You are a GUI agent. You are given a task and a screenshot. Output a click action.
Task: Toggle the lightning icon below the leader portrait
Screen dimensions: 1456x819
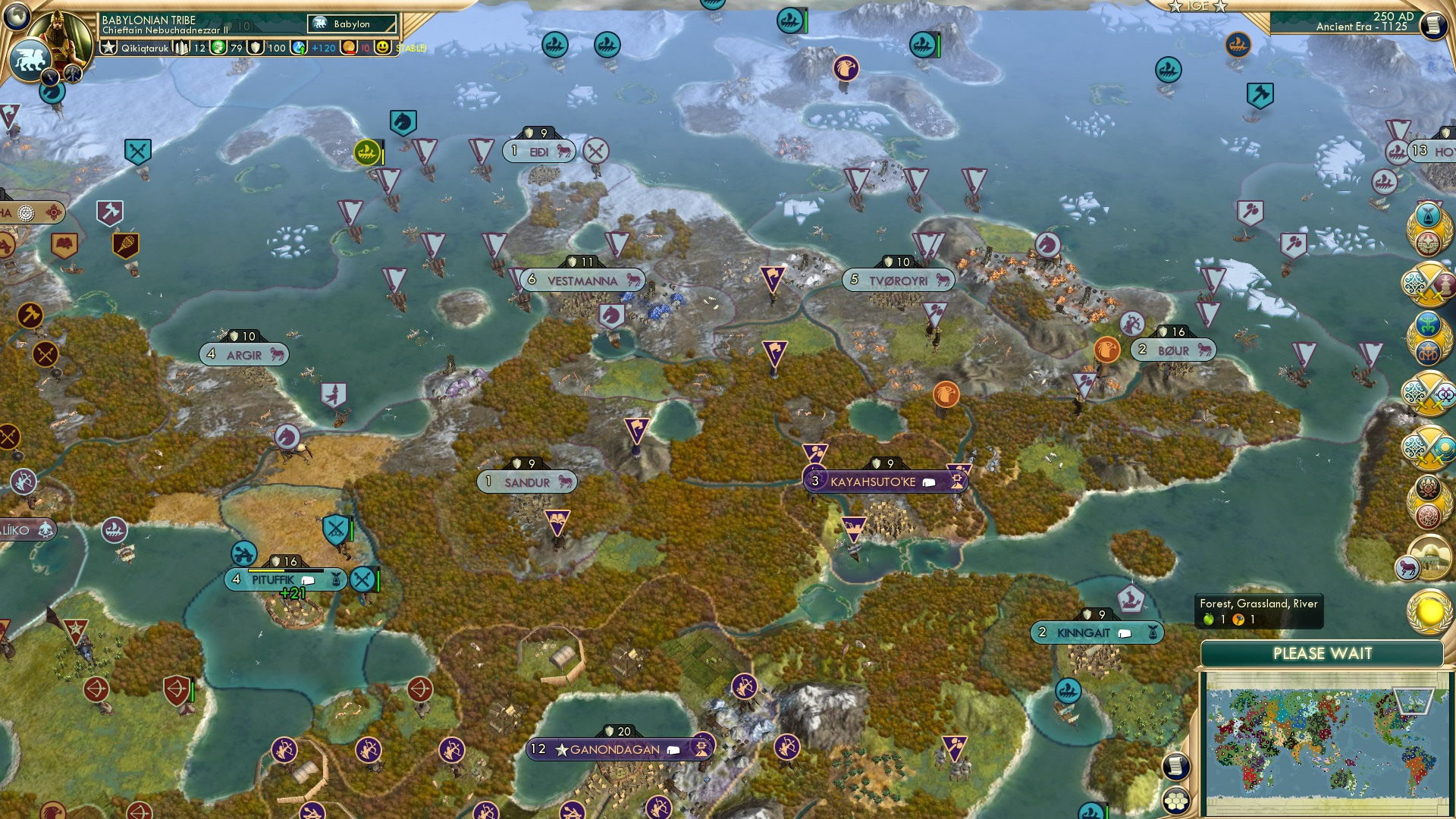(49, 76)
